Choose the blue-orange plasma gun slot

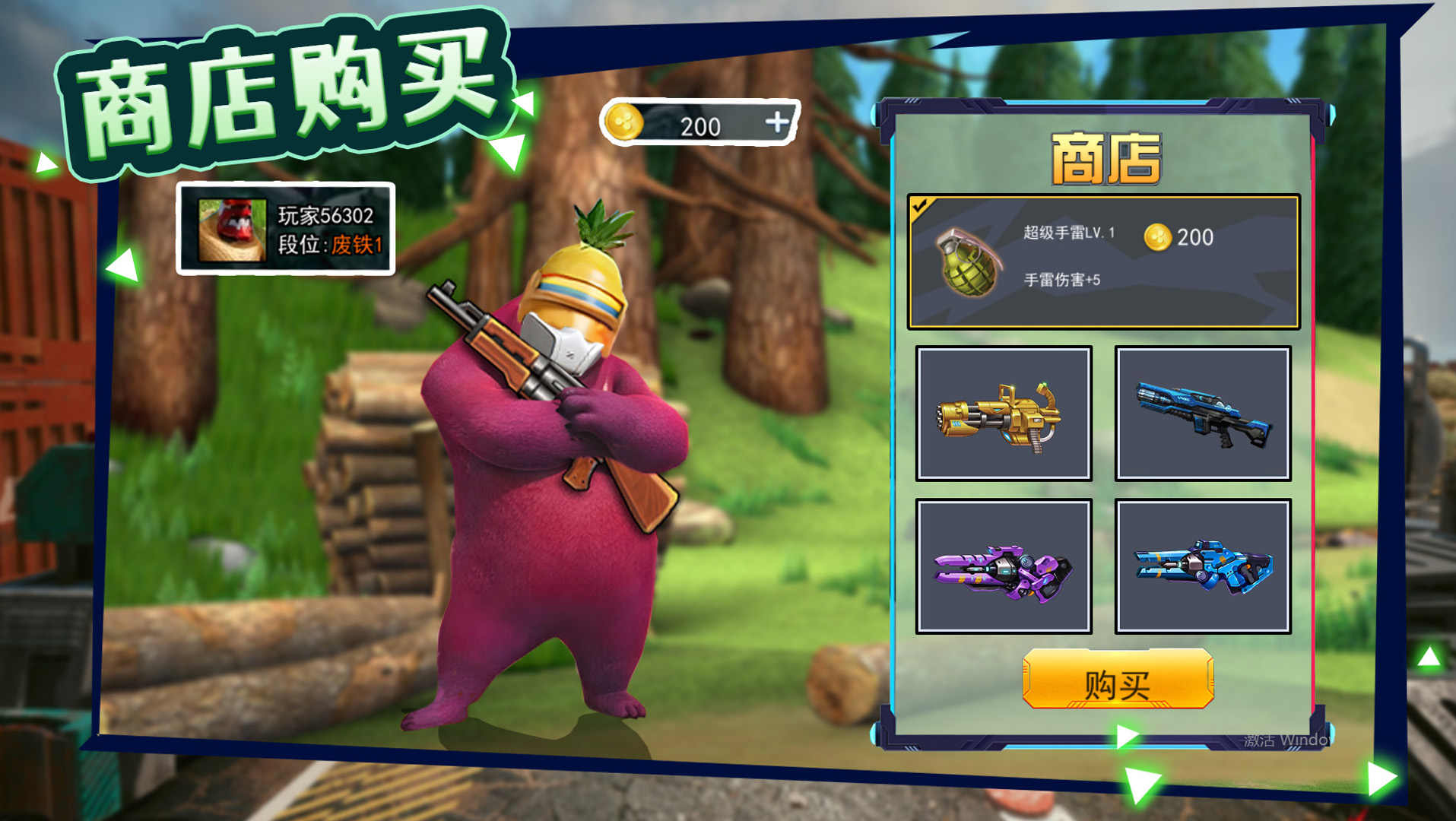point(1203,566)
